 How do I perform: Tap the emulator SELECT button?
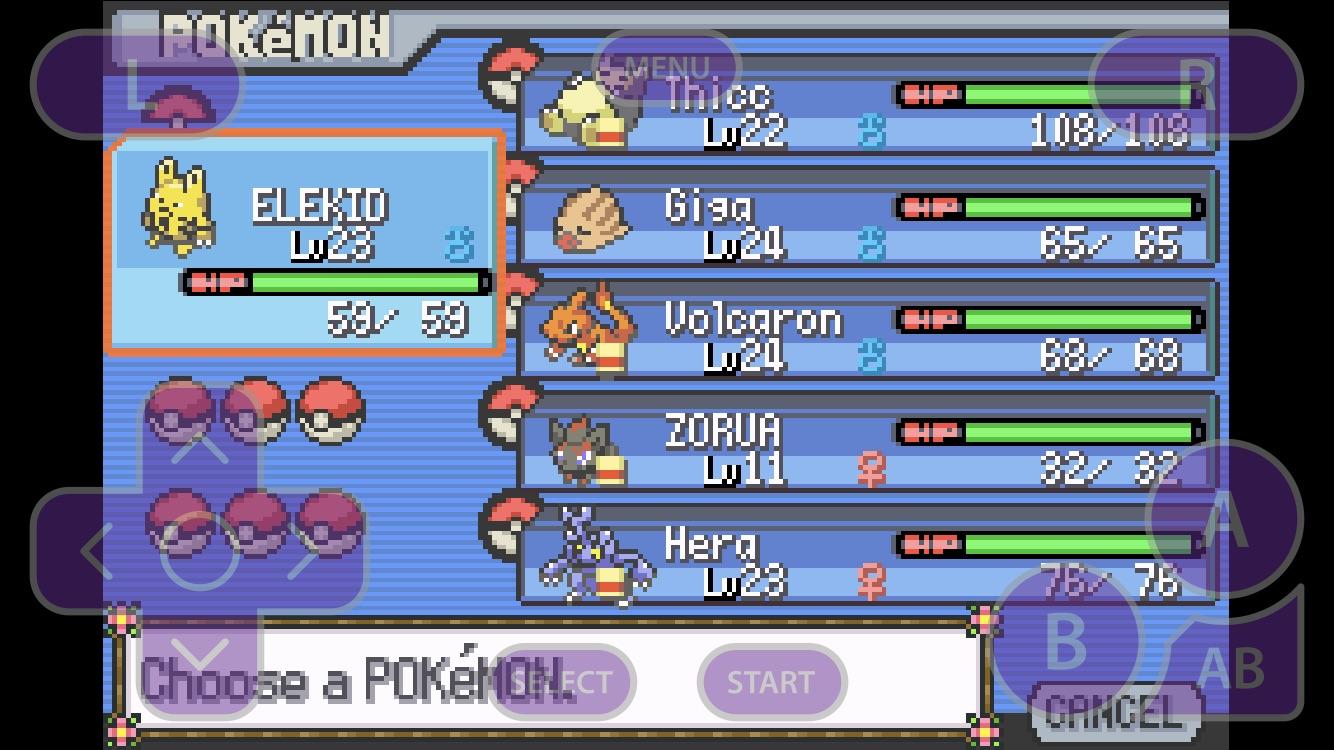pyautogui.click(x=561, y=682)
